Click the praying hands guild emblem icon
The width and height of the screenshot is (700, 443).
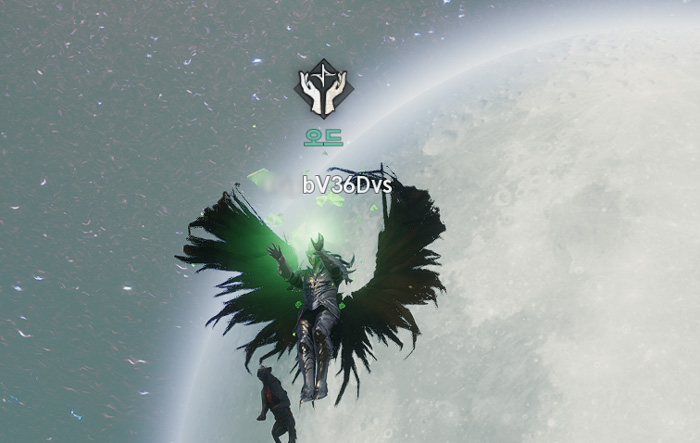click(324, 89)
